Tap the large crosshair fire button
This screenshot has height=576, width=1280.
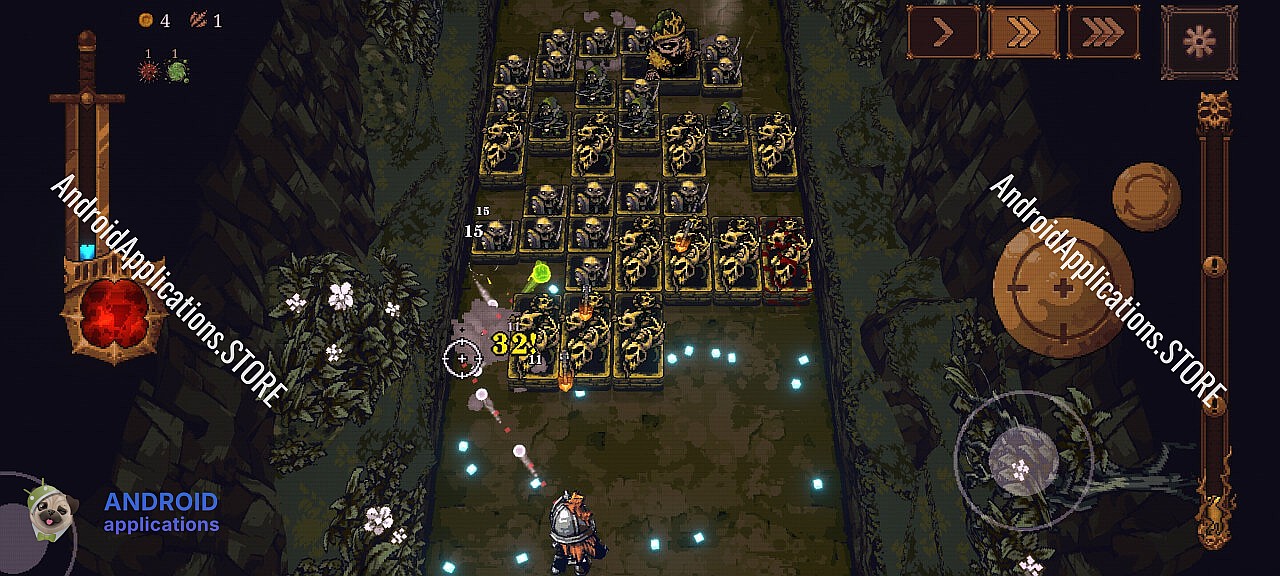coord(1062,288)
